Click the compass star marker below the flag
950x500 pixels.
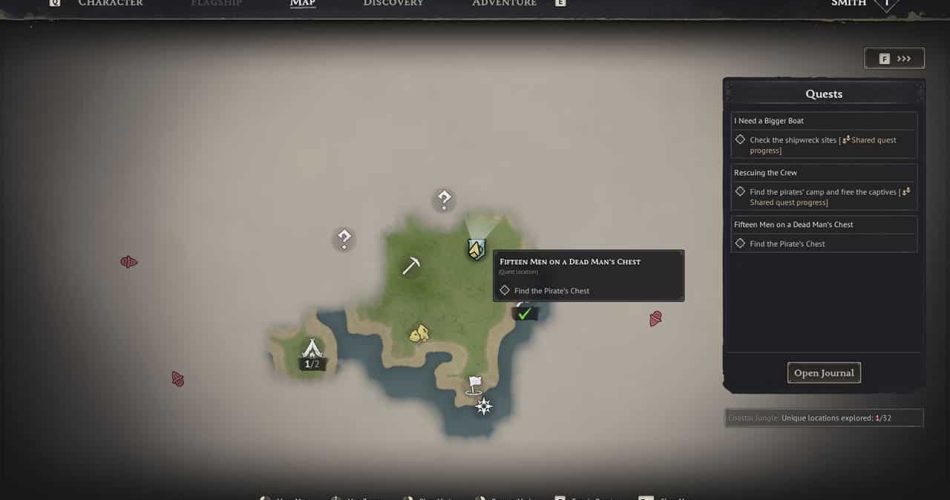tap(484, 406)
